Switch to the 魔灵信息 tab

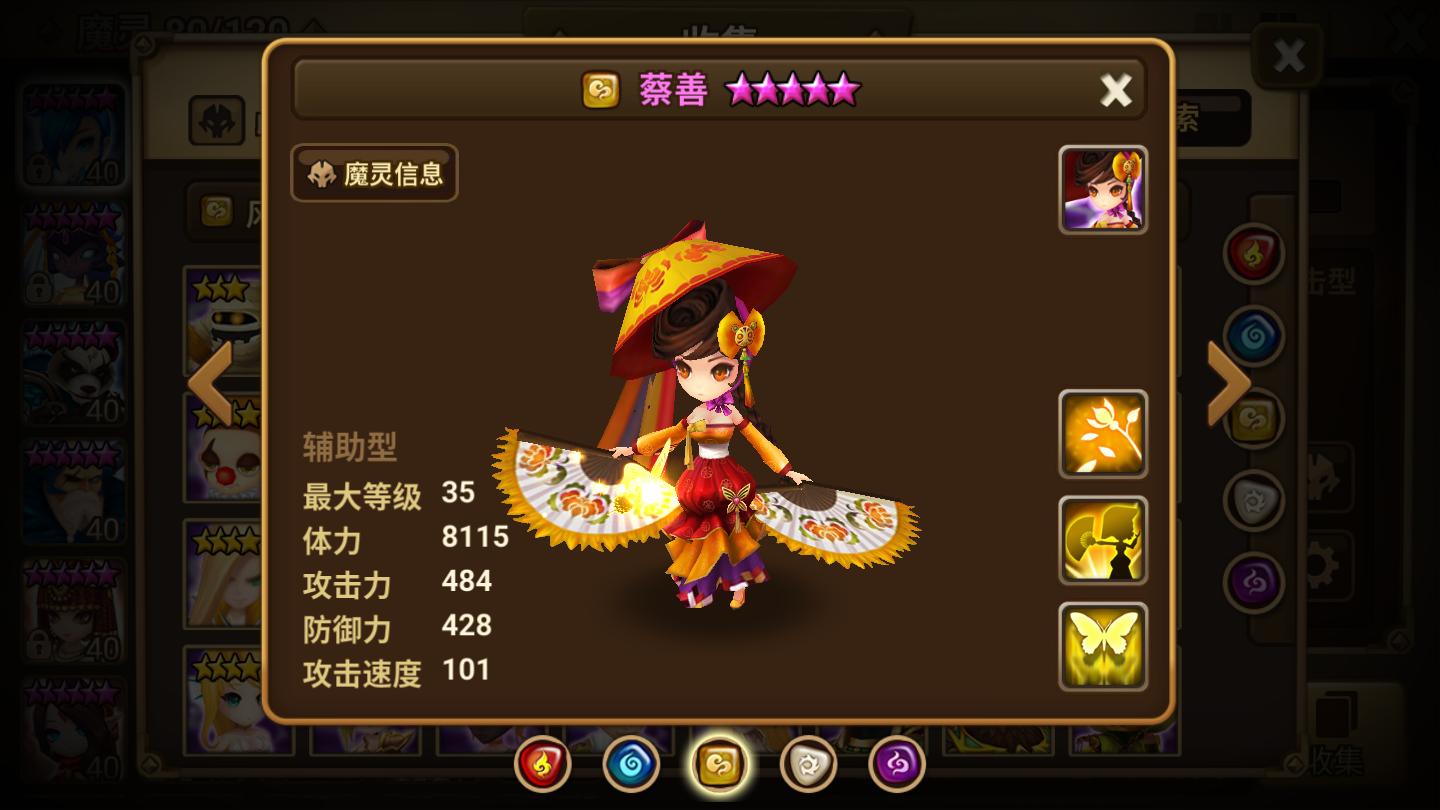pyautogui.click(x=373, y=173)
